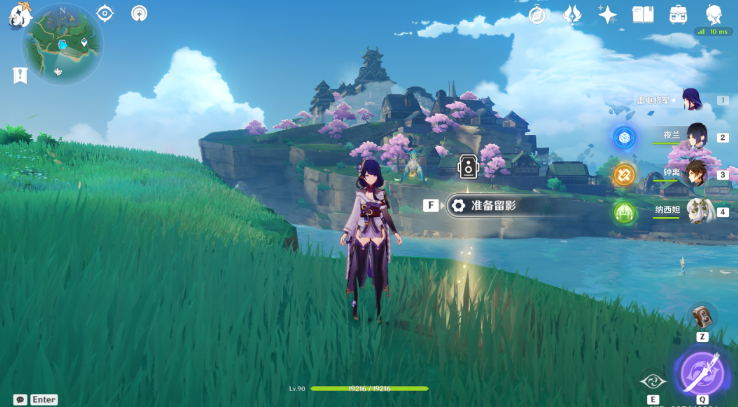Image resolution: width=738 pixels, height=407 pixels.
Task: Click the eye-shaped icon beside the minimap
Action: point(105,13)
